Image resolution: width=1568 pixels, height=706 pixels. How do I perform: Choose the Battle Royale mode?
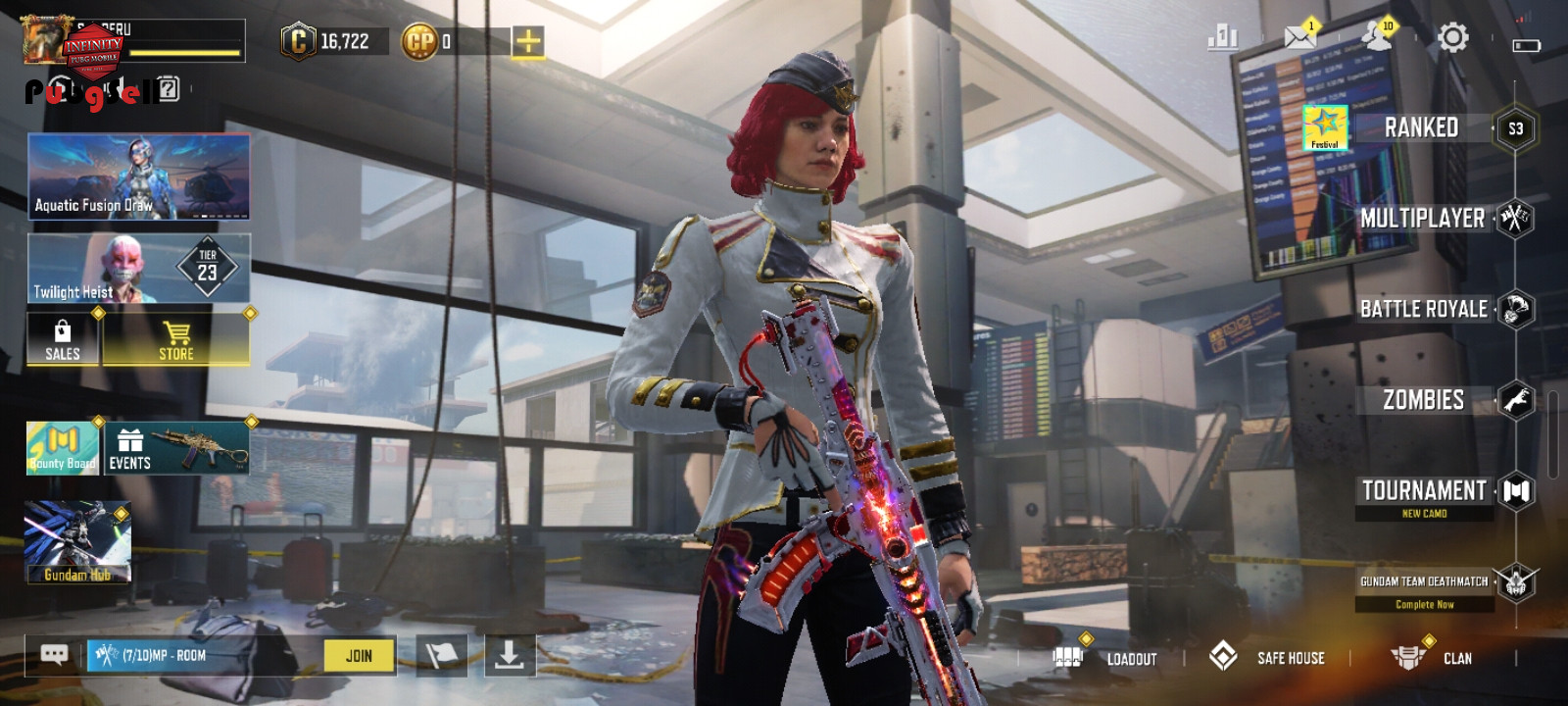pyautogui.click(x=1423, y=309)
